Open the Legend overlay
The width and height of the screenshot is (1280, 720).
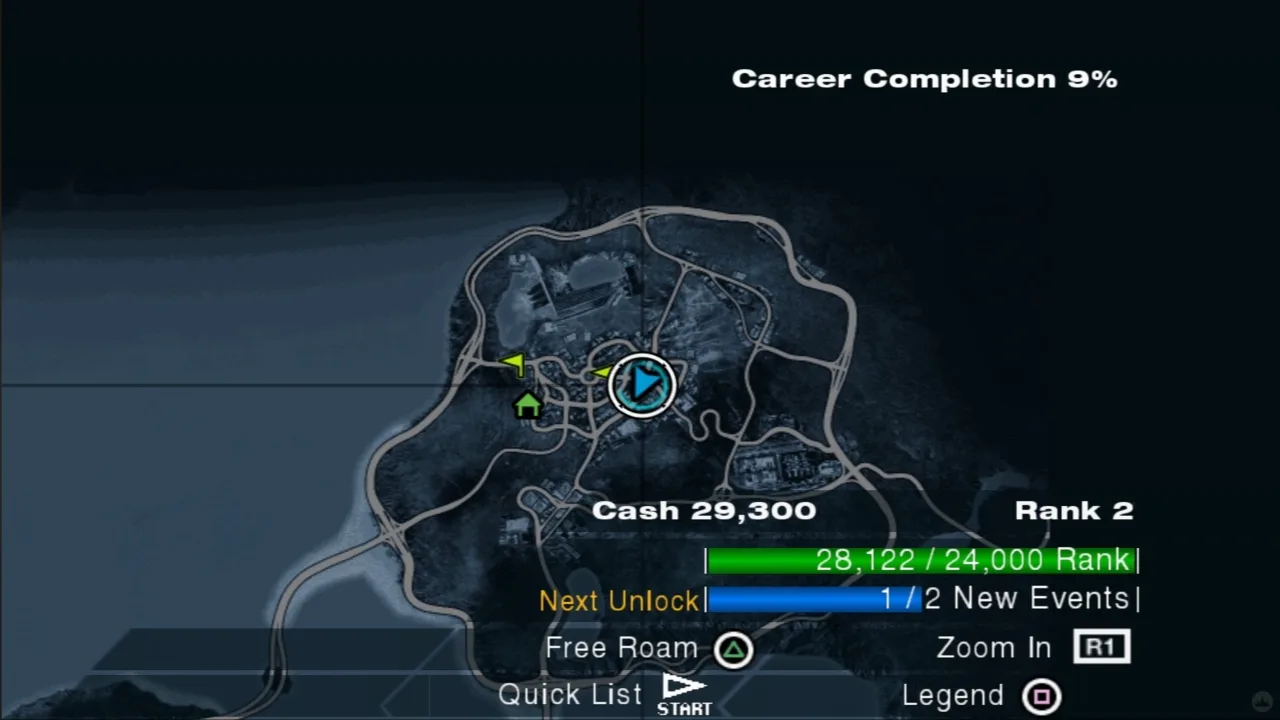point(952,694)
